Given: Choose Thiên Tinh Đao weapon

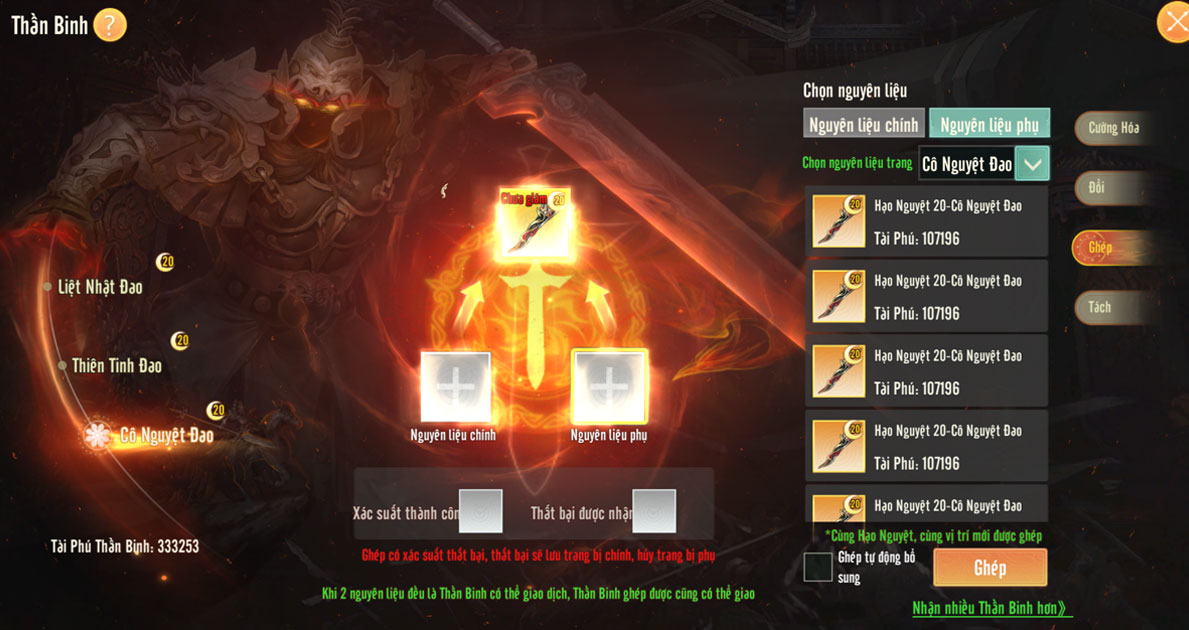Looking at the screenshot, I should [x=116, y=366].
